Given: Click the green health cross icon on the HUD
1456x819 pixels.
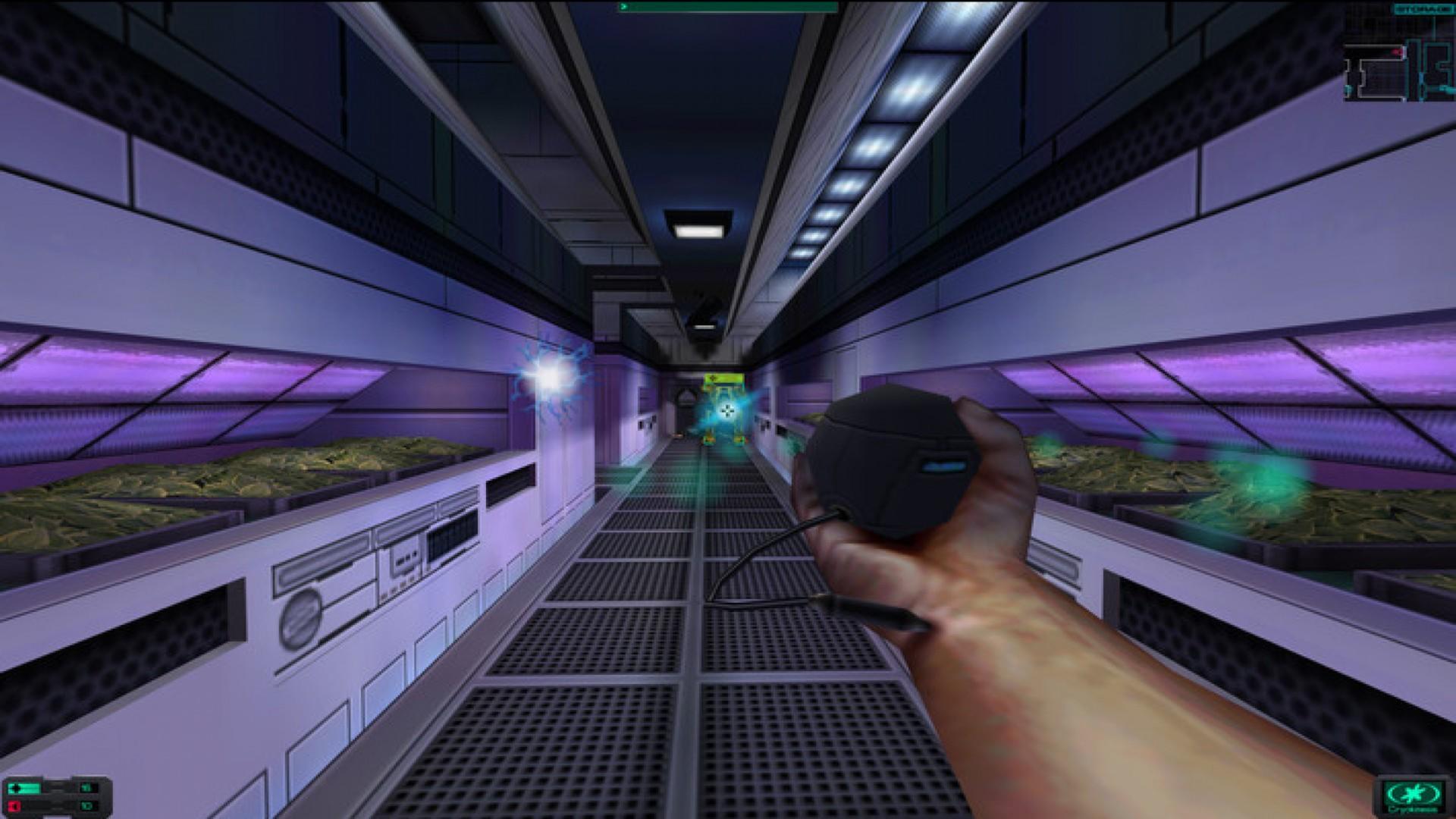Looking at the screenshot, I should (17, 789).
